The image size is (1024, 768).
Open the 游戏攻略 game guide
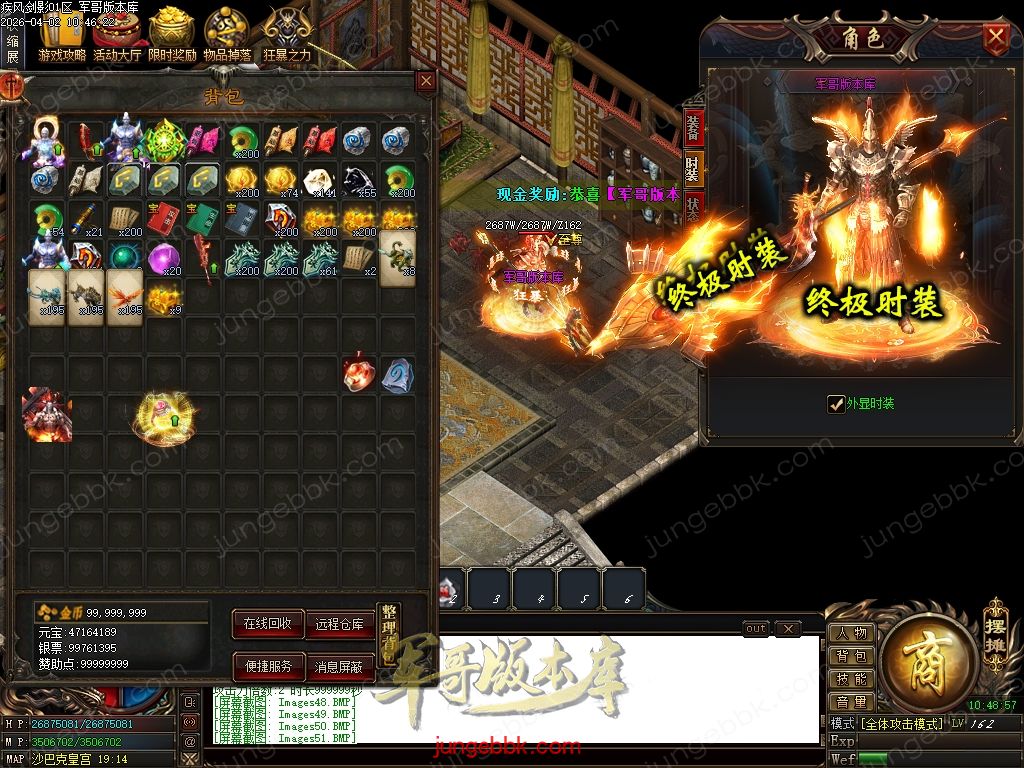click(x=62, y=38)
